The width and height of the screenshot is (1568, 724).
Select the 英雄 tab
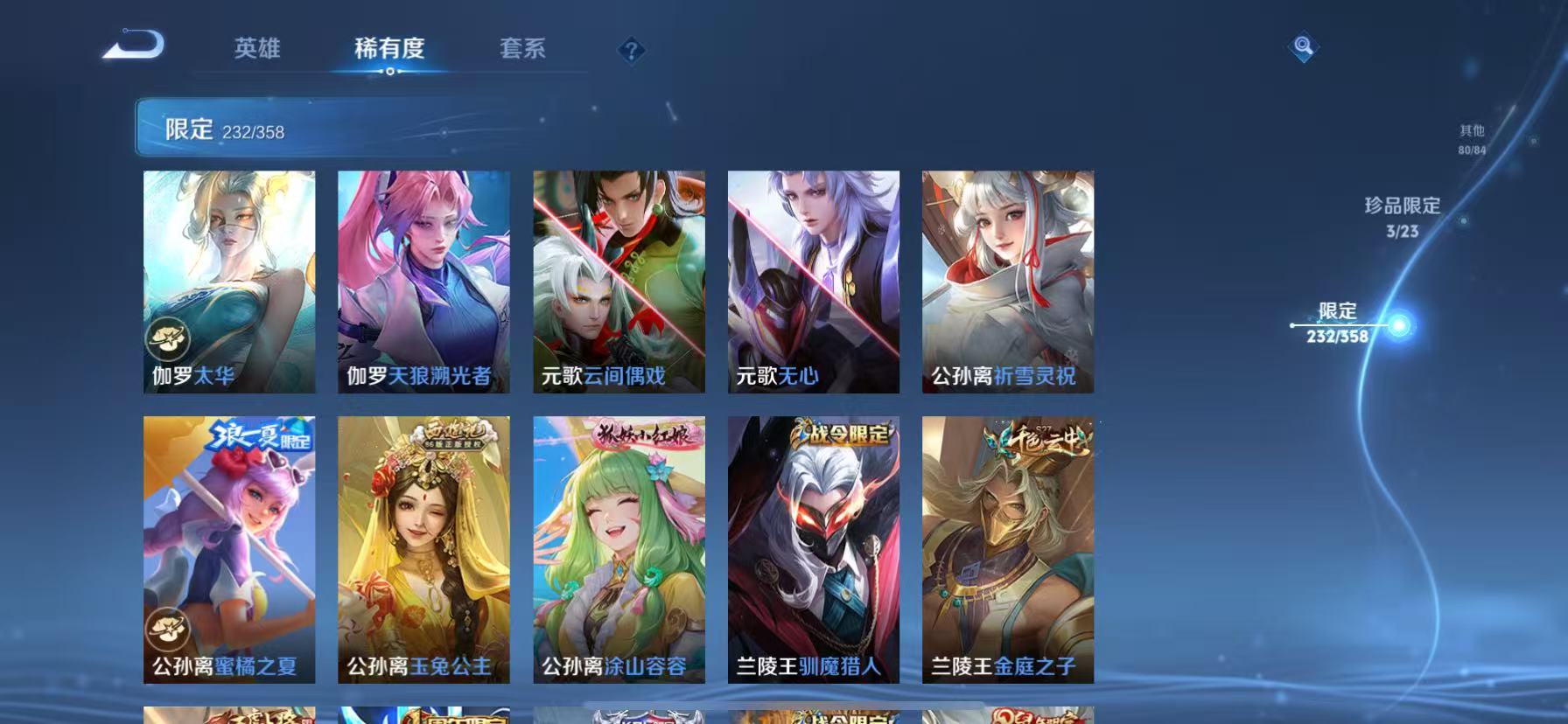(x=258, y=50)
